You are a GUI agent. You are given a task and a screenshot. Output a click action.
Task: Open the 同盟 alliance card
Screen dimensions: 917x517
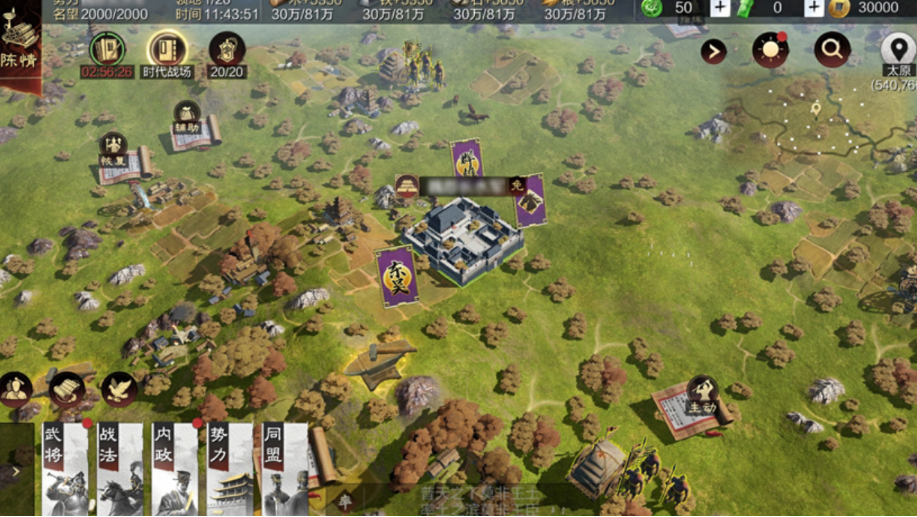tap(284, 470)
